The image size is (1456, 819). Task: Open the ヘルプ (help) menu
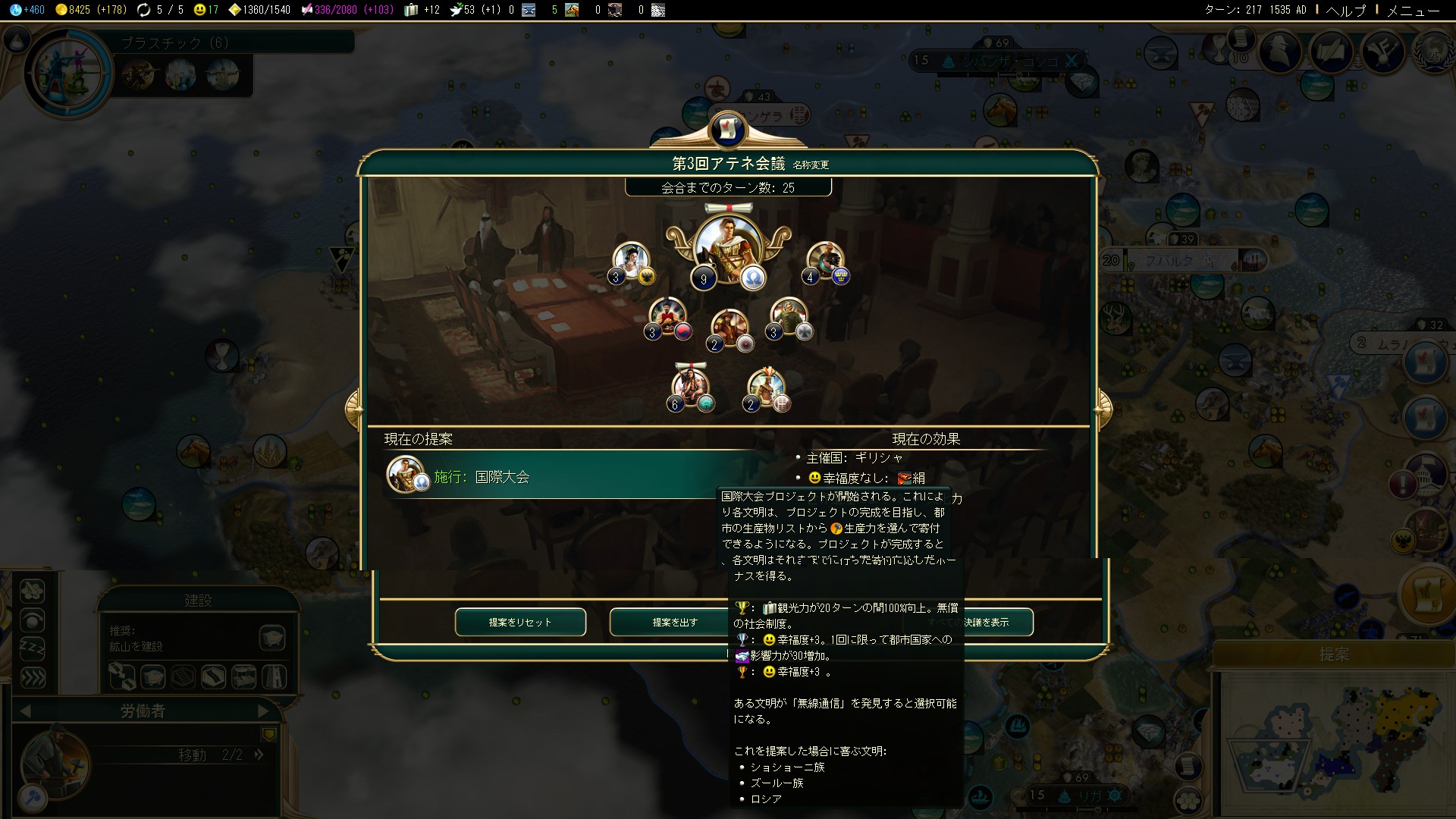click(1345, 10)
